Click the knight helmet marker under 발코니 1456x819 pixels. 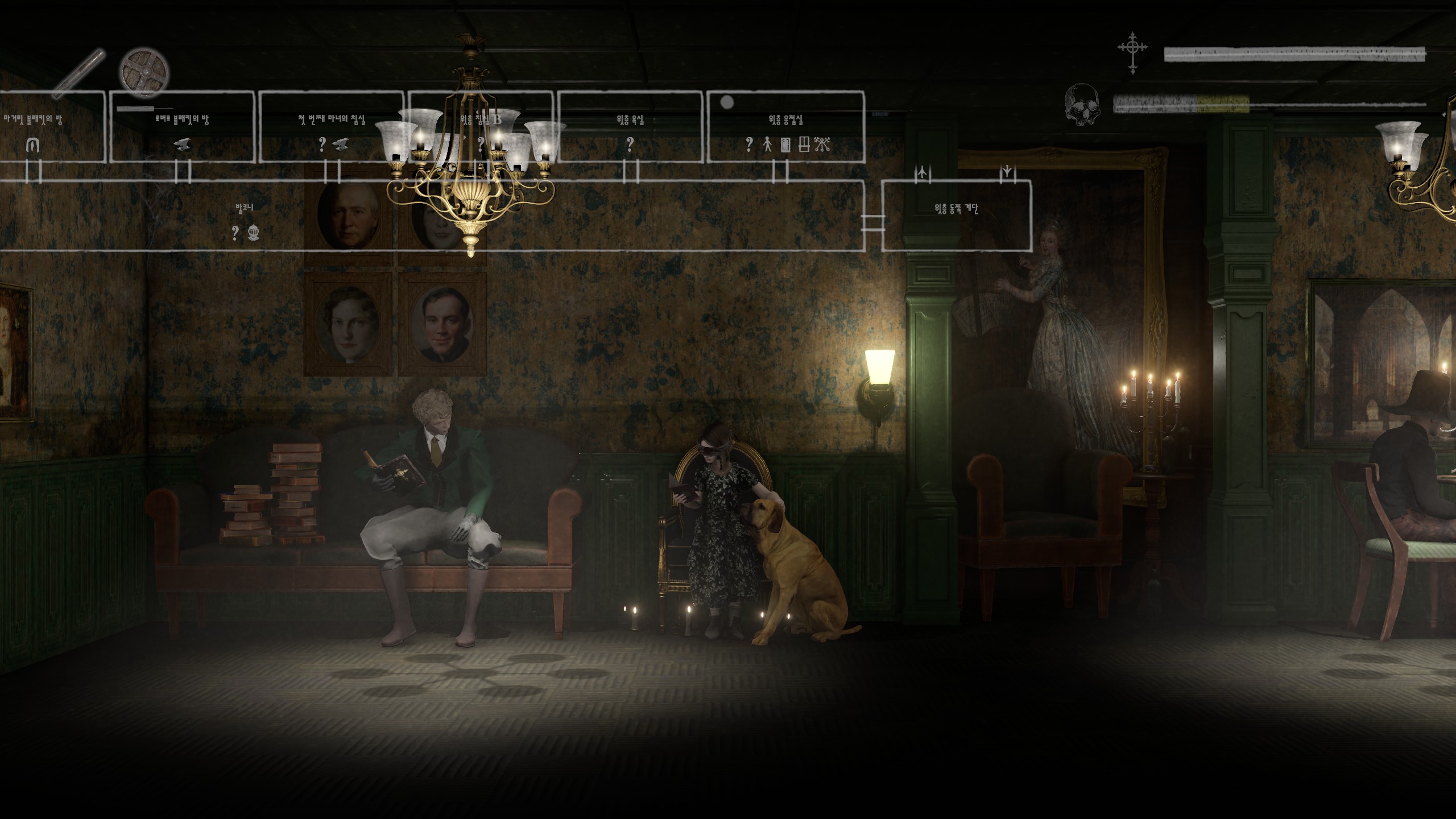click(x=253, y=232)
